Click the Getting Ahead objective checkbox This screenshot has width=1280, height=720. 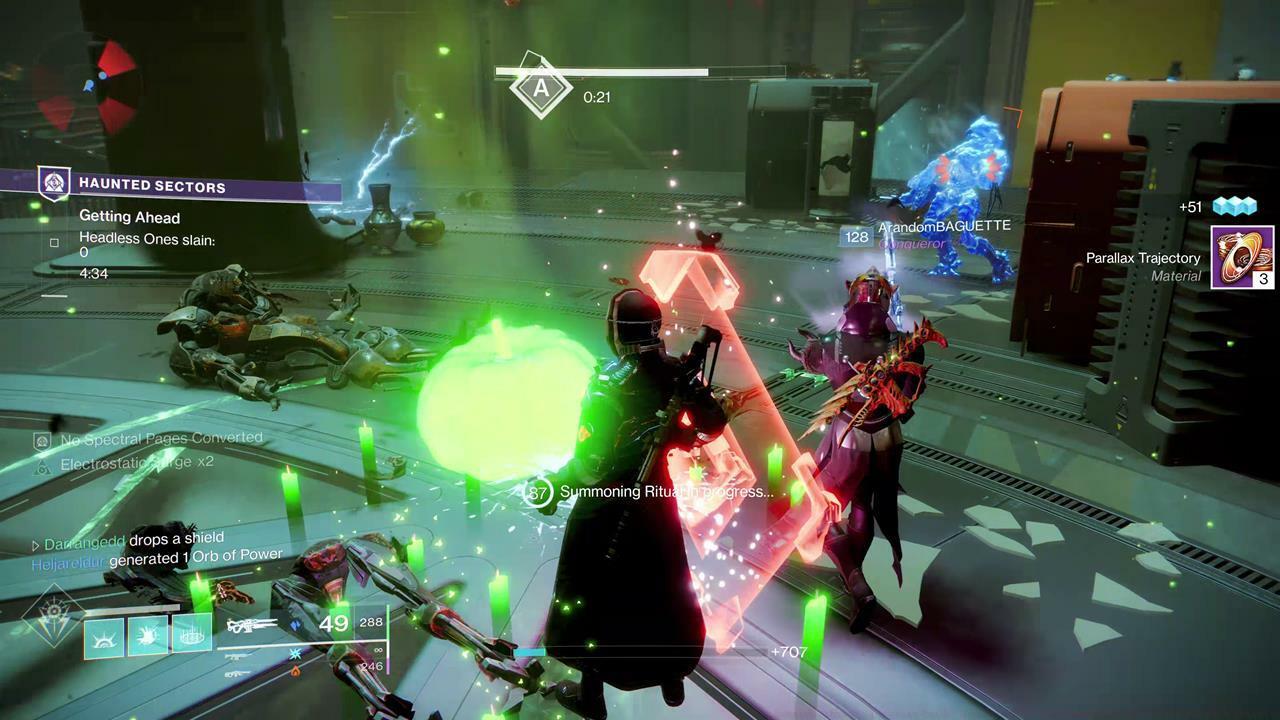point(54,242)
